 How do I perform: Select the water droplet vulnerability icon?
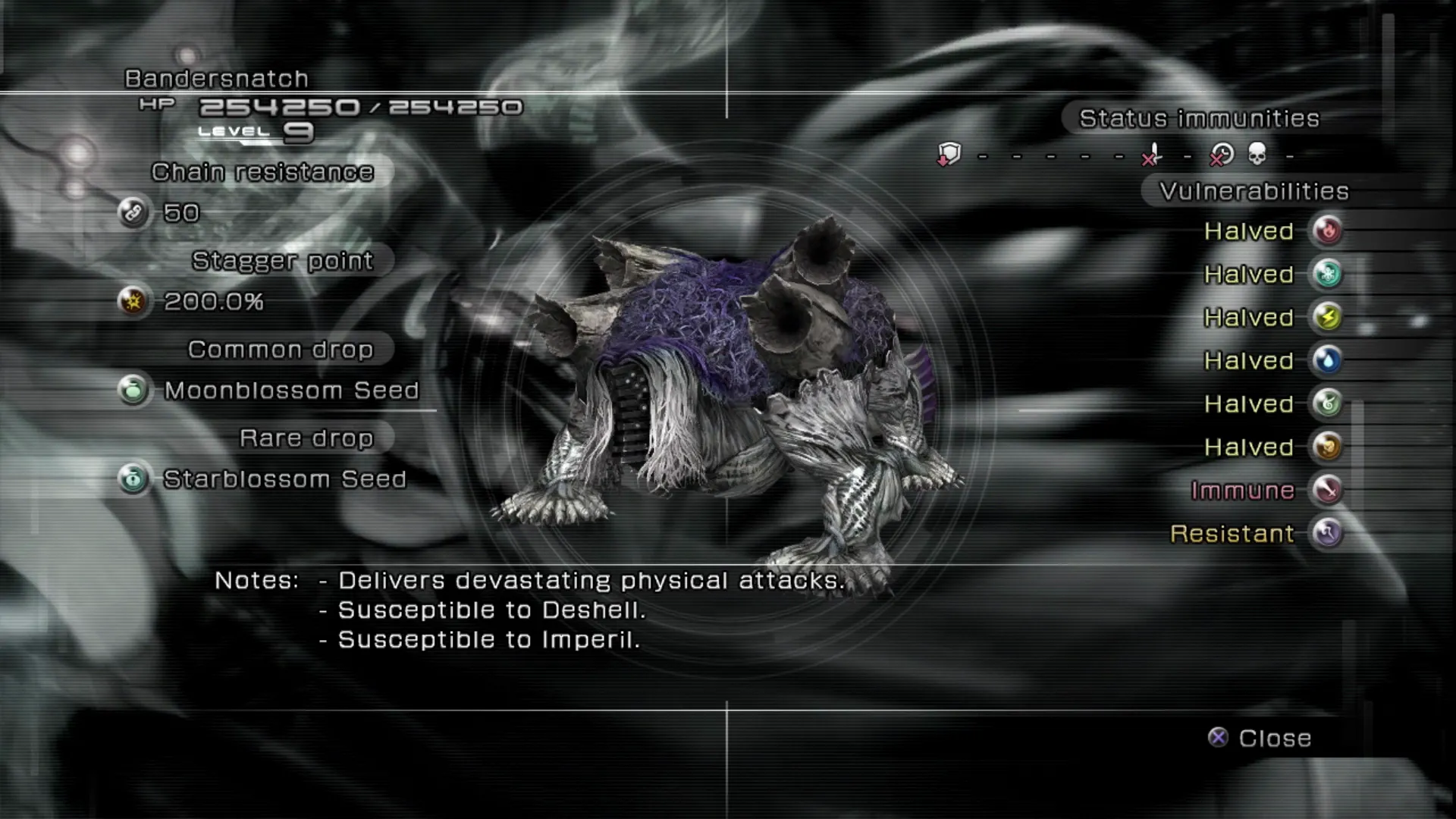(x=1327, y=360)
